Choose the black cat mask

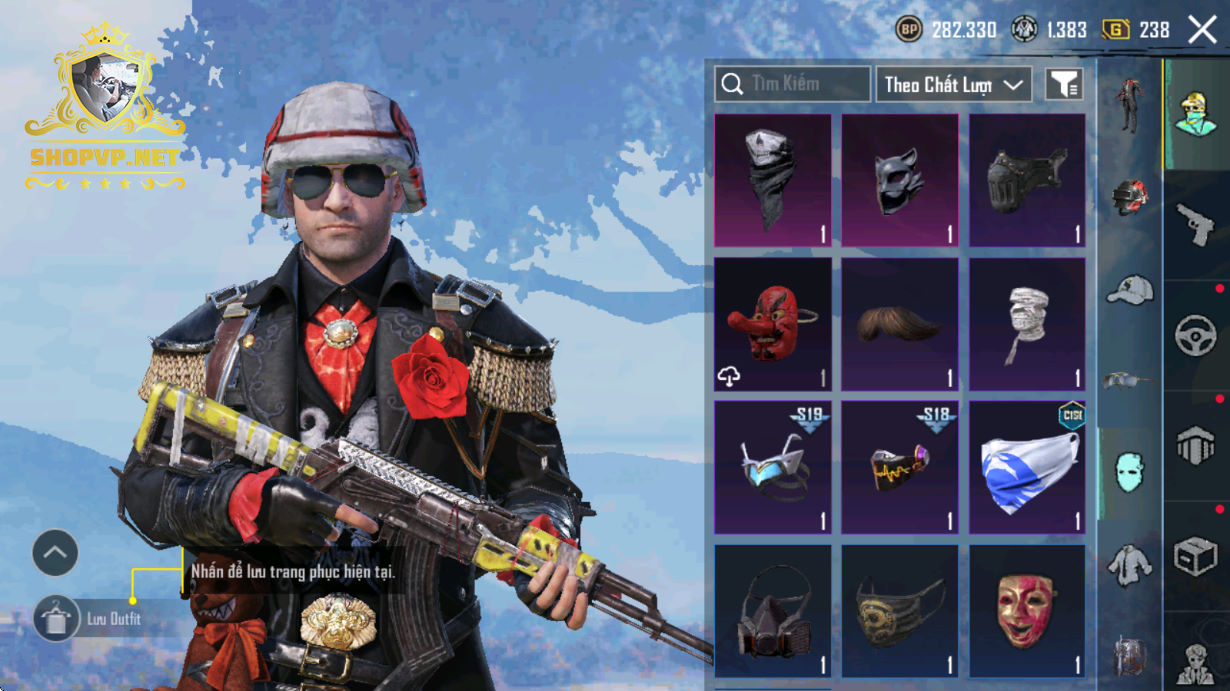(x=899, y=180)
